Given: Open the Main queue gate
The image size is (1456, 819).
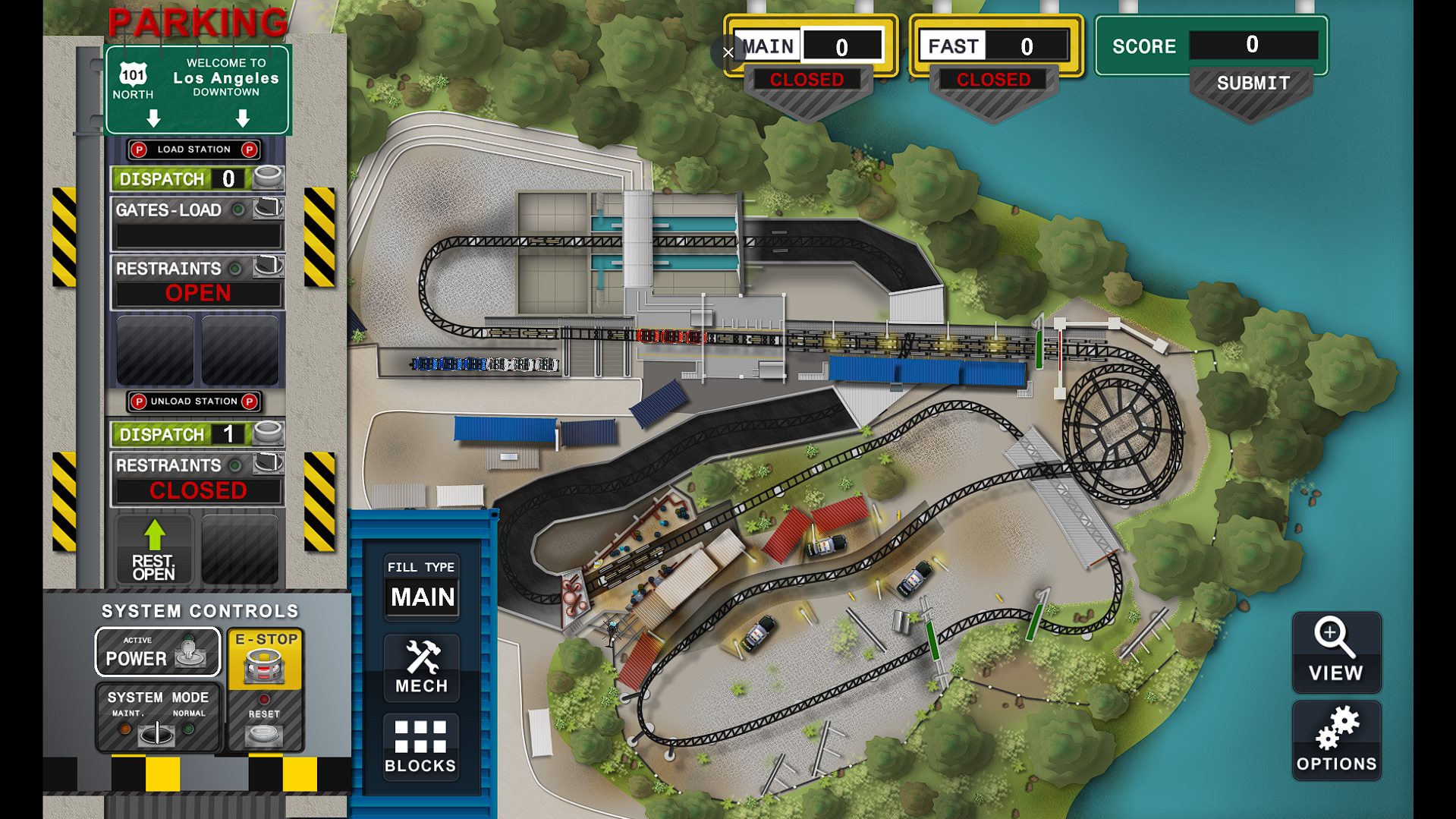Looking at the screenshot, I should pyautogui.click(x=807, y=80).
